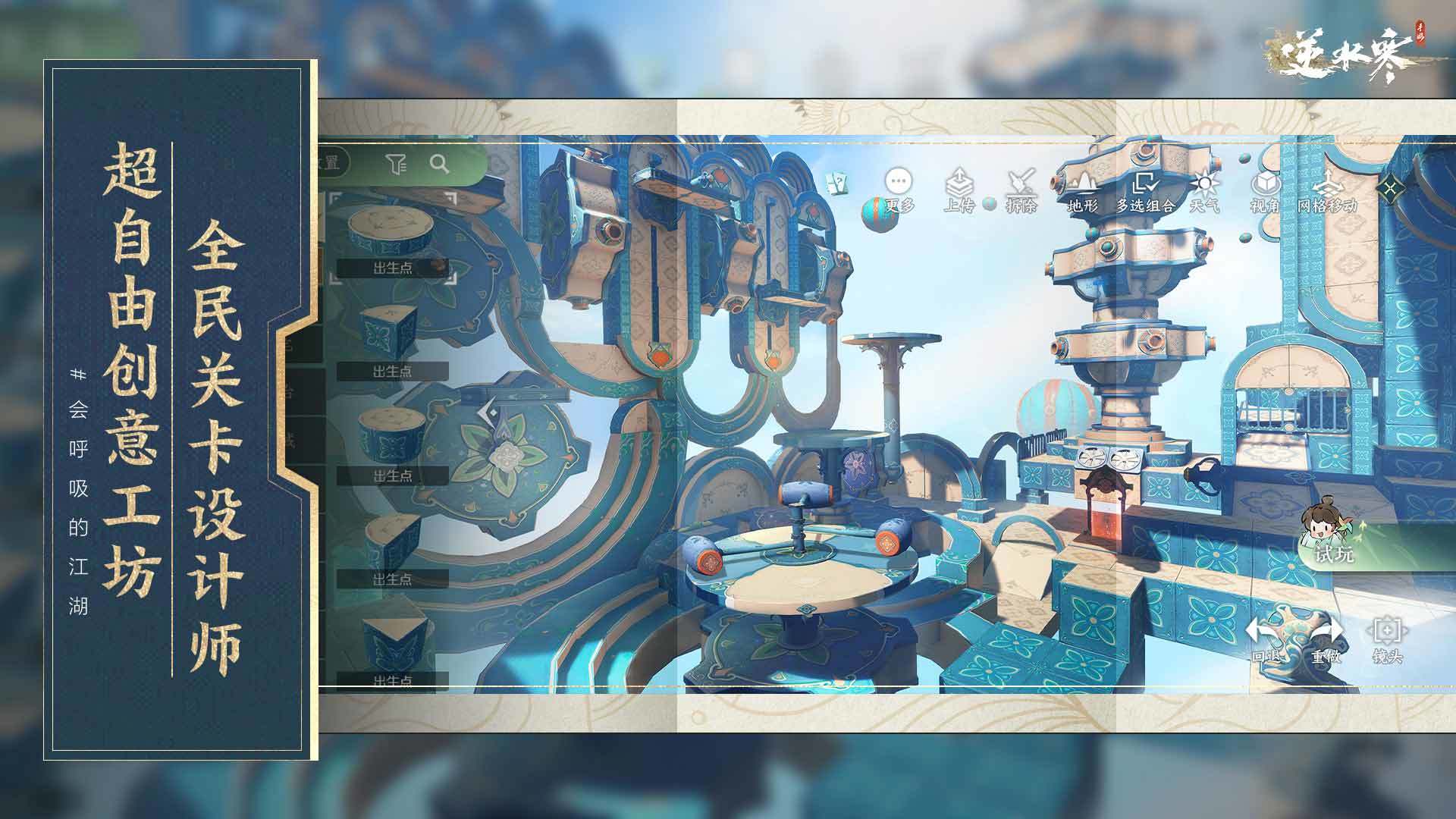The width and height of the screenshot is (1456, 819).
Task: Toggle 多选组合 multi-select combine mode
Action: pos(1146,183)
